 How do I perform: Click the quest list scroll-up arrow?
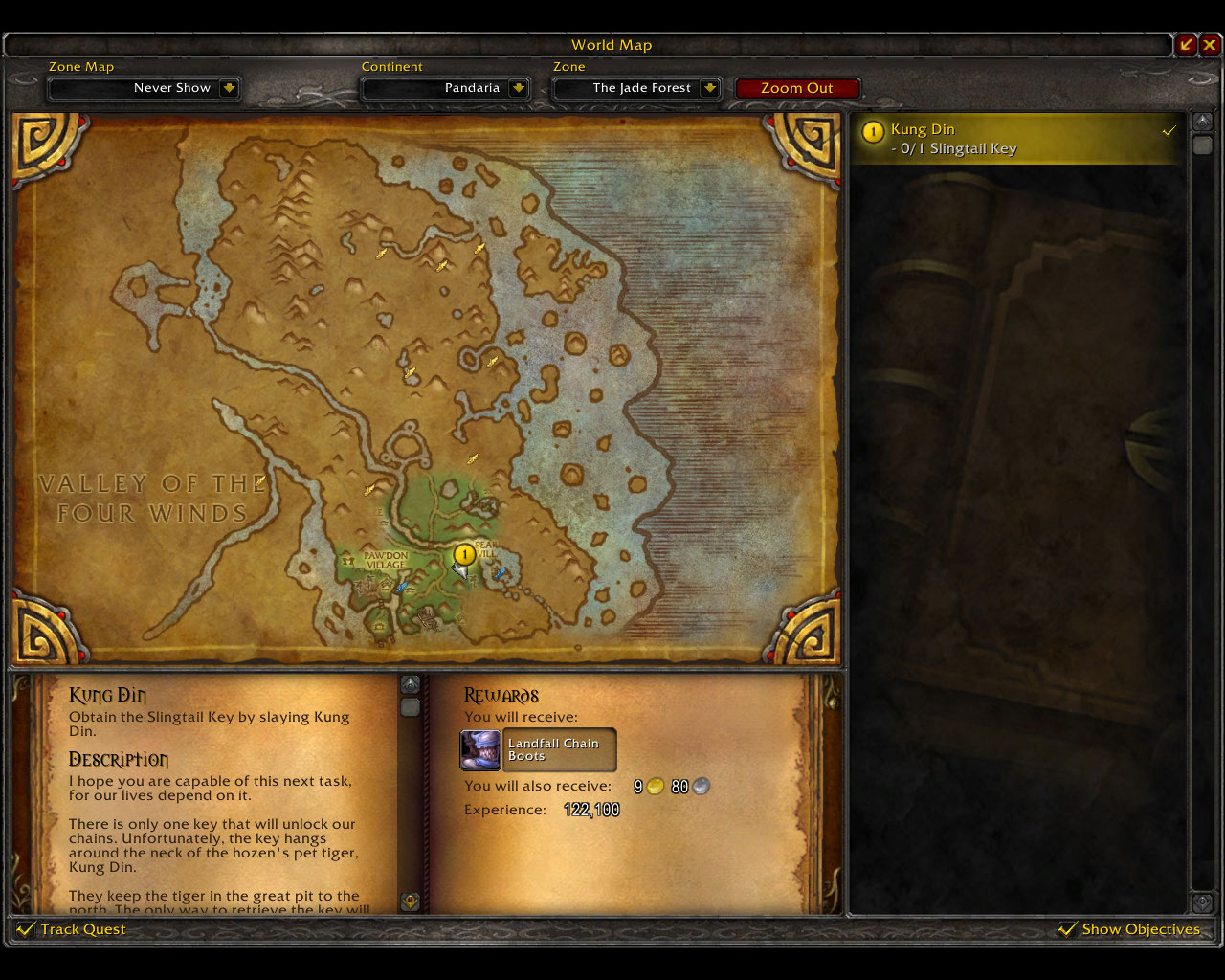click(1202, 122)
